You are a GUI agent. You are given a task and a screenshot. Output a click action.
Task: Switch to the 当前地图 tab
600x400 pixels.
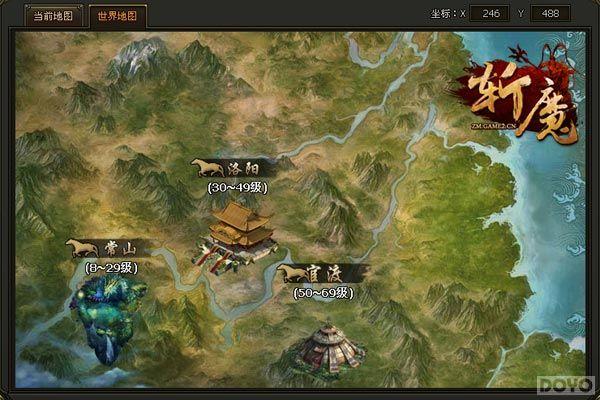[x=55, y=17]
